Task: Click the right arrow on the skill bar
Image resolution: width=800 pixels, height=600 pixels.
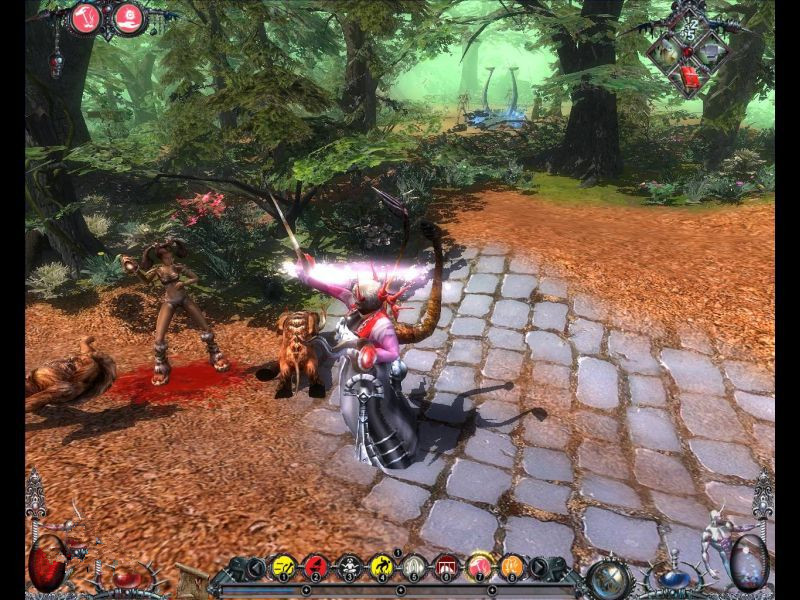Action: click(541, 568)
